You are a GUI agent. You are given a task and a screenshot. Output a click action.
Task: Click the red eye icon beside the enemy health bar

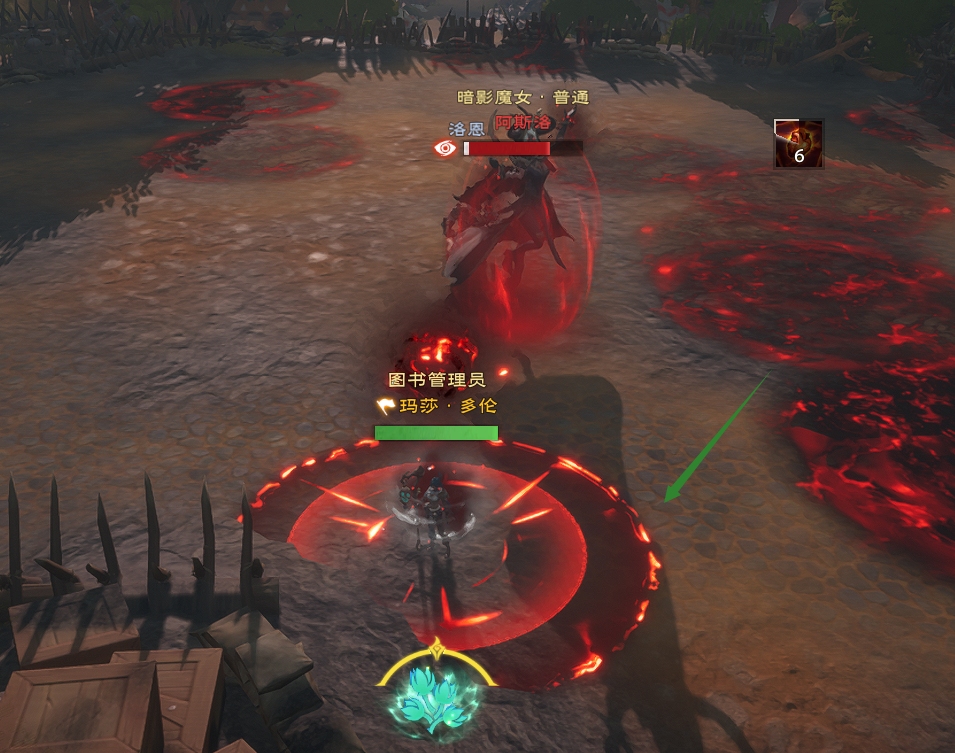click(445, 148)
